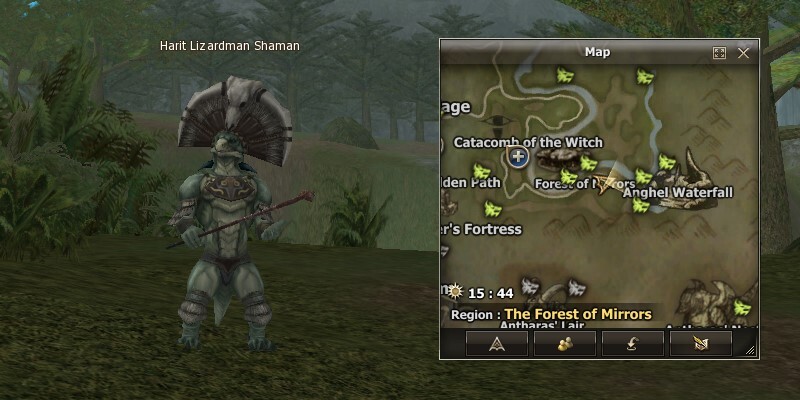800x400 pixels.
Task: Click the arrowhead button in map toolbar
Action: 497,343
